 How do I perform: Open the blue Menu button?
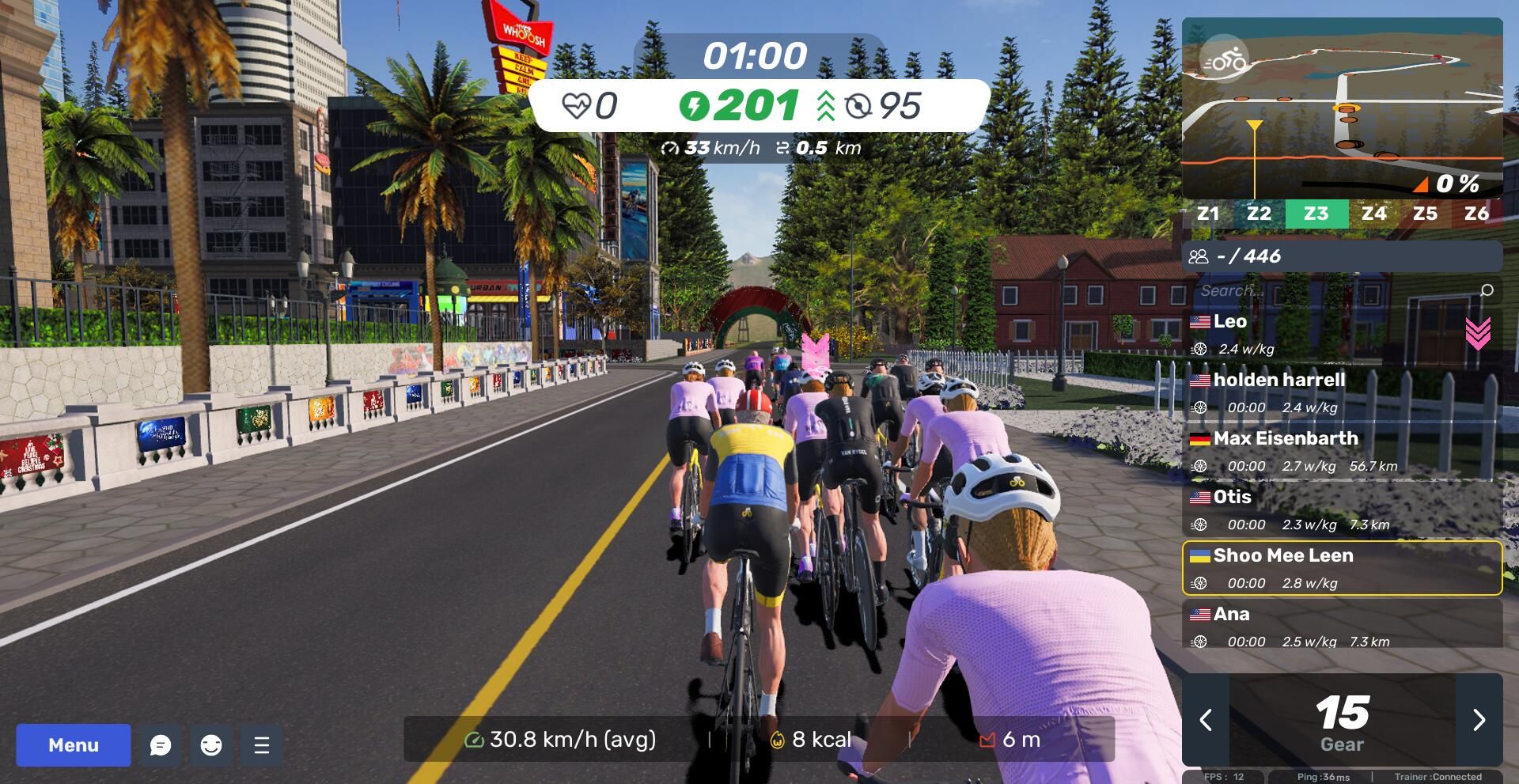[x=74, y=745]
